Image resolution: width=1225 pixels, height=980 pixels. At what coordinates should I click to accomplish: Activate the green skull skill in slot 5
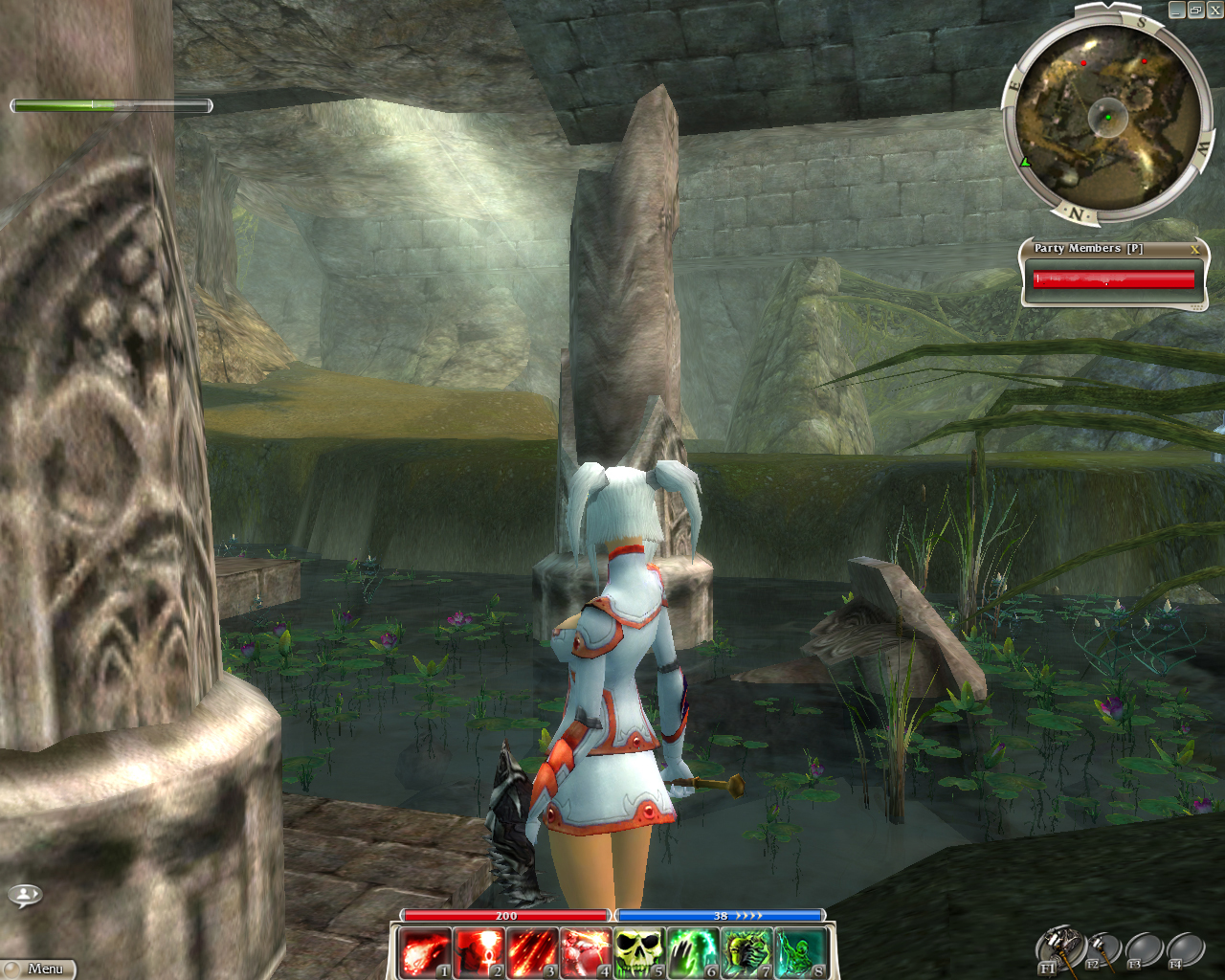pos(639,953)
